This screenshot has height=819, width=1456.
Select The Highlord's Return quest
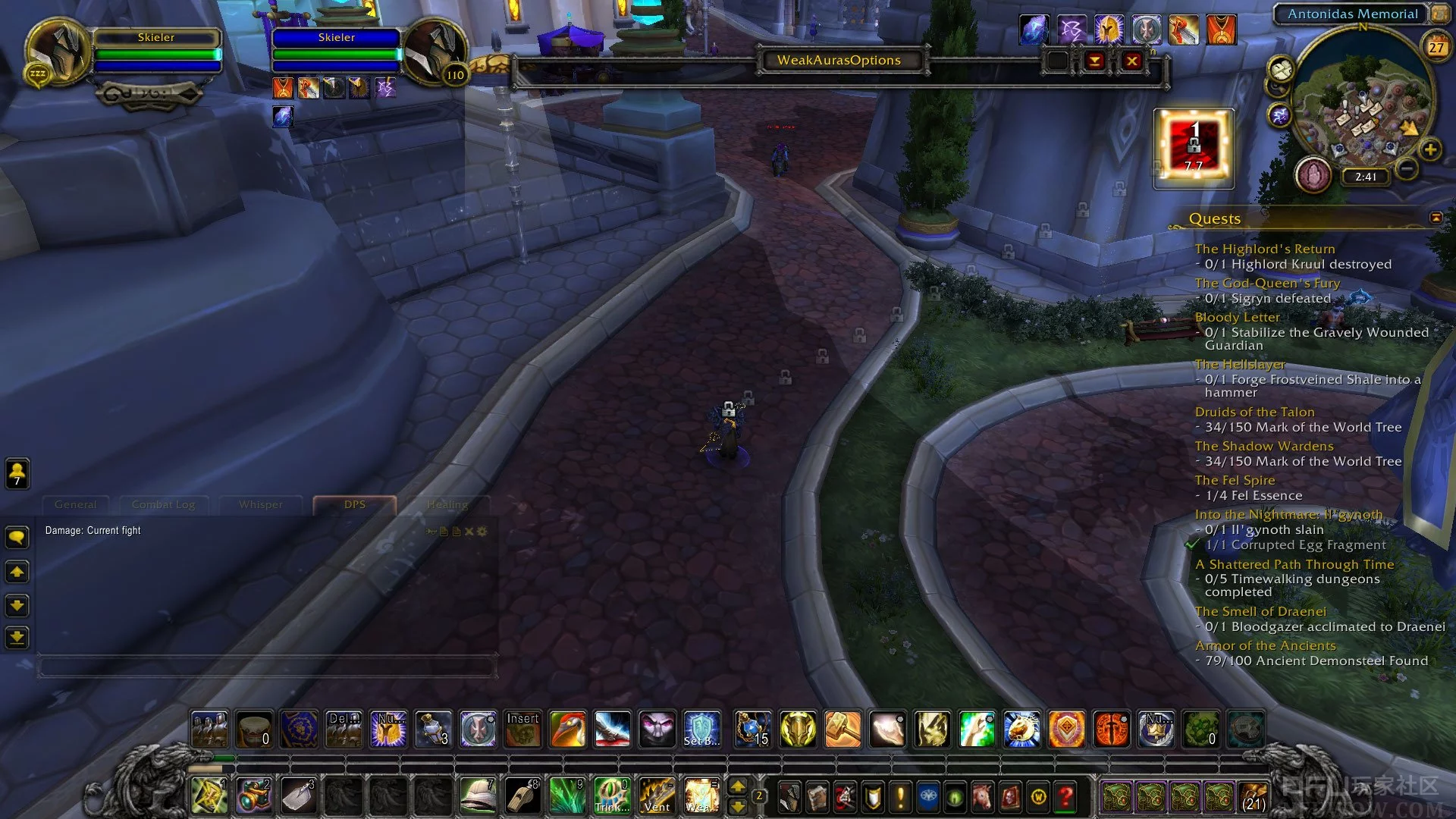(1264, 249)
